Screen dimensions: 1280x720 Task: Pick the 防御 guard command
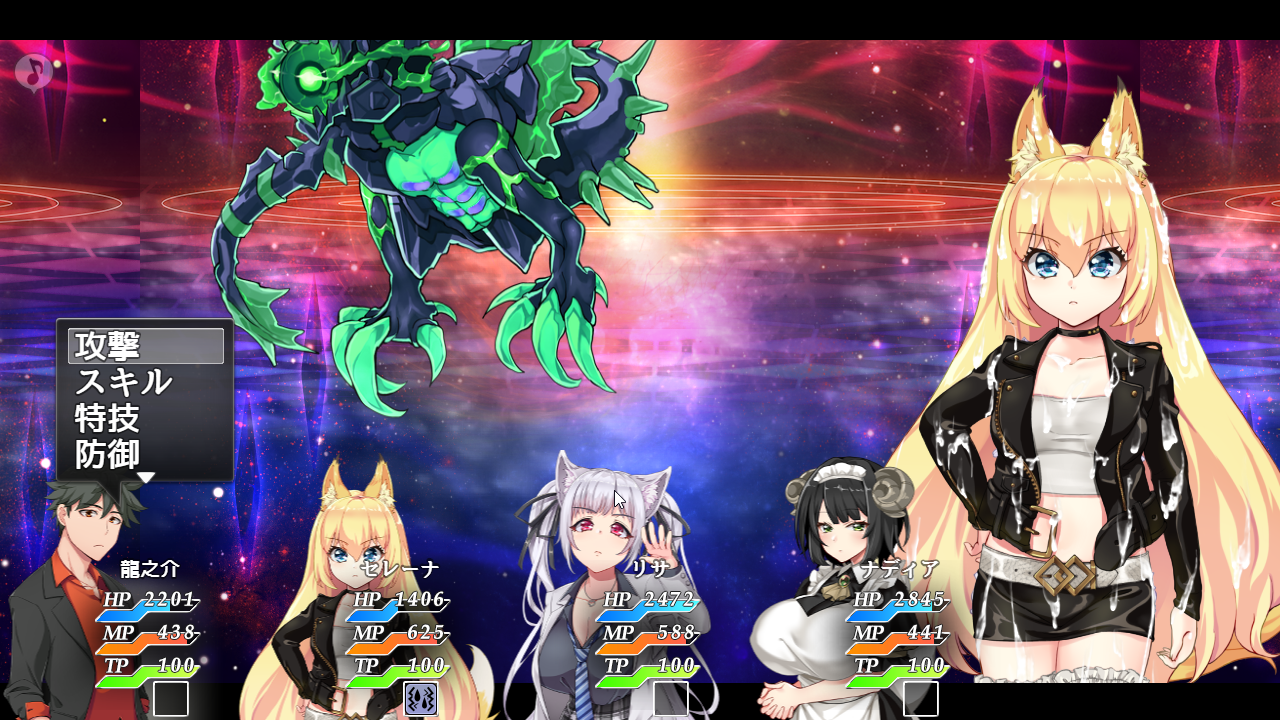[x=146, y=454]
